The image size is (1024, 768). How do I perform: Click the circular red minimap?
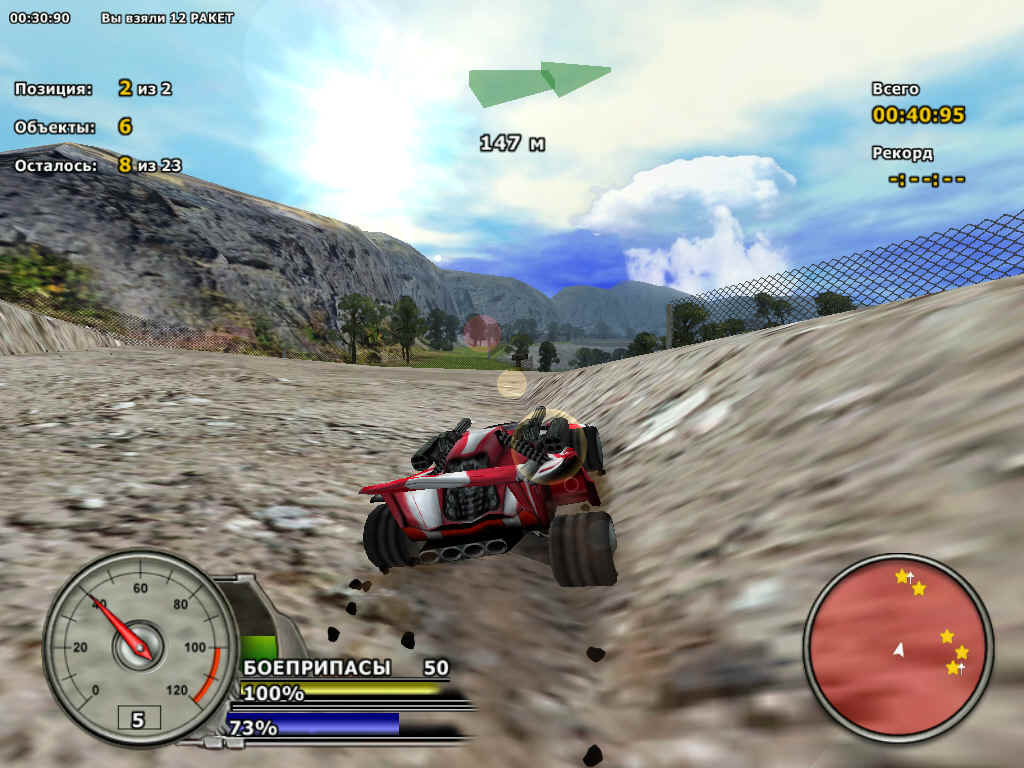(897, 647)
